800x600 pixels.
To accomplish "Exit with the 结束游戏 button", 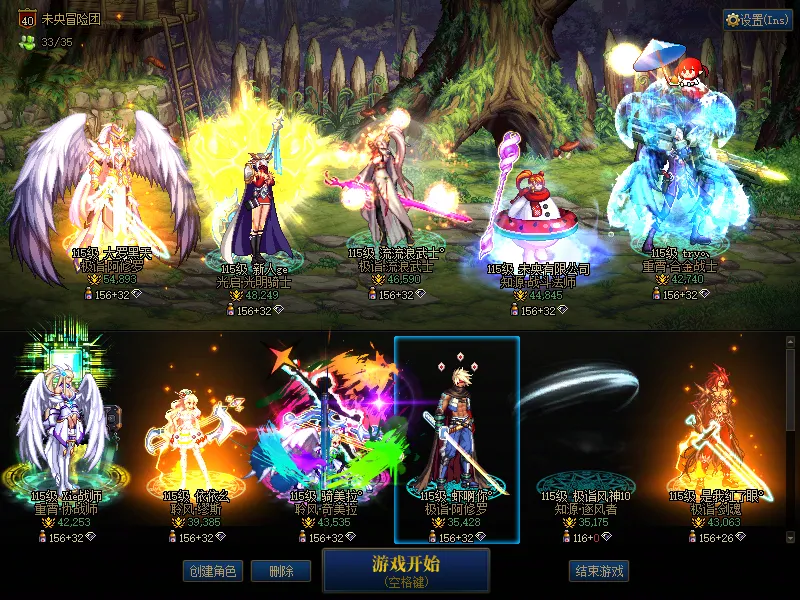I will (x=599, y=572).
